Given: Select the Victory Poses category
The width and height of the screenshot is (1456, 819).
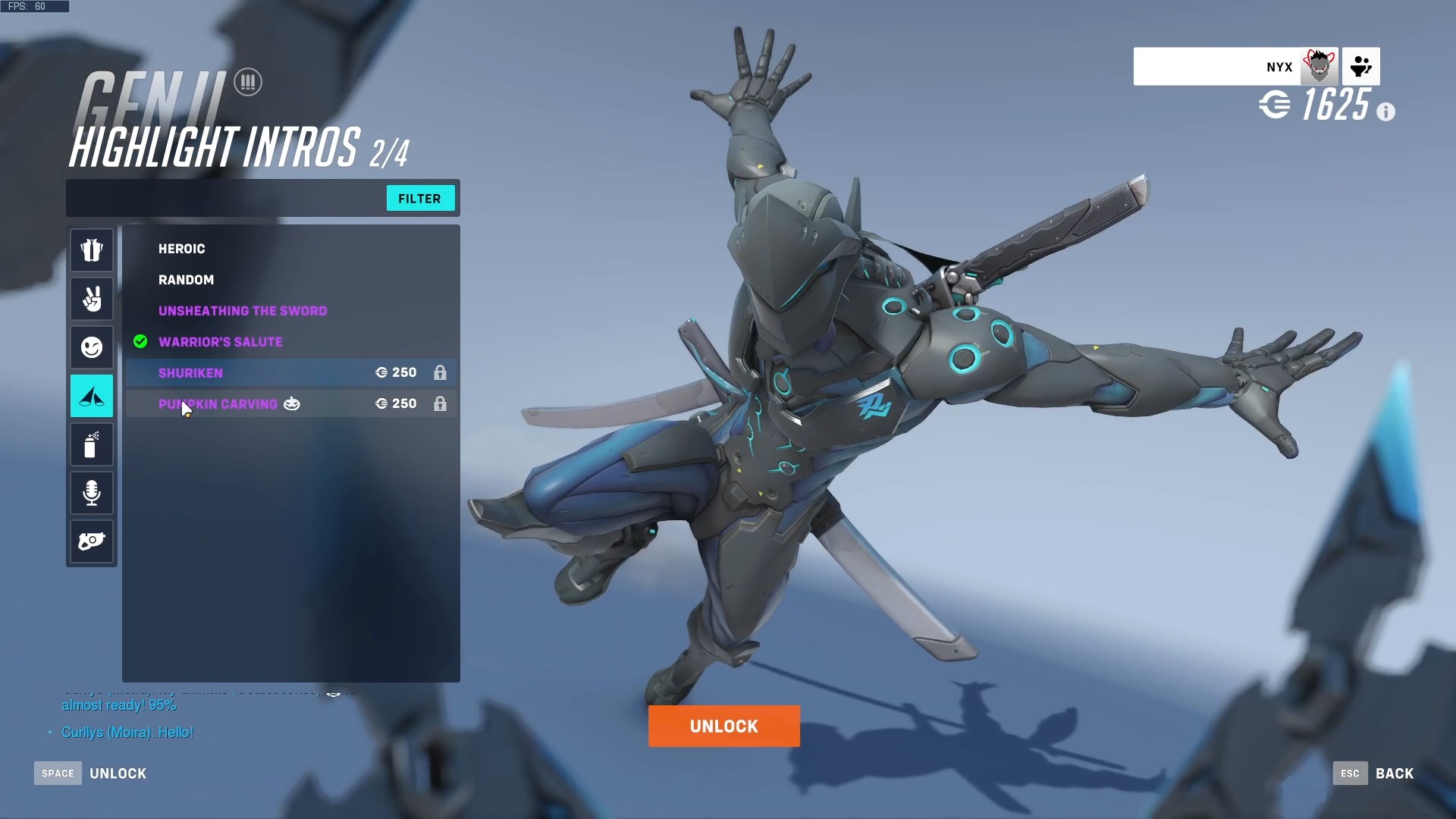Looking at the screenshot, I should point(91,299).
